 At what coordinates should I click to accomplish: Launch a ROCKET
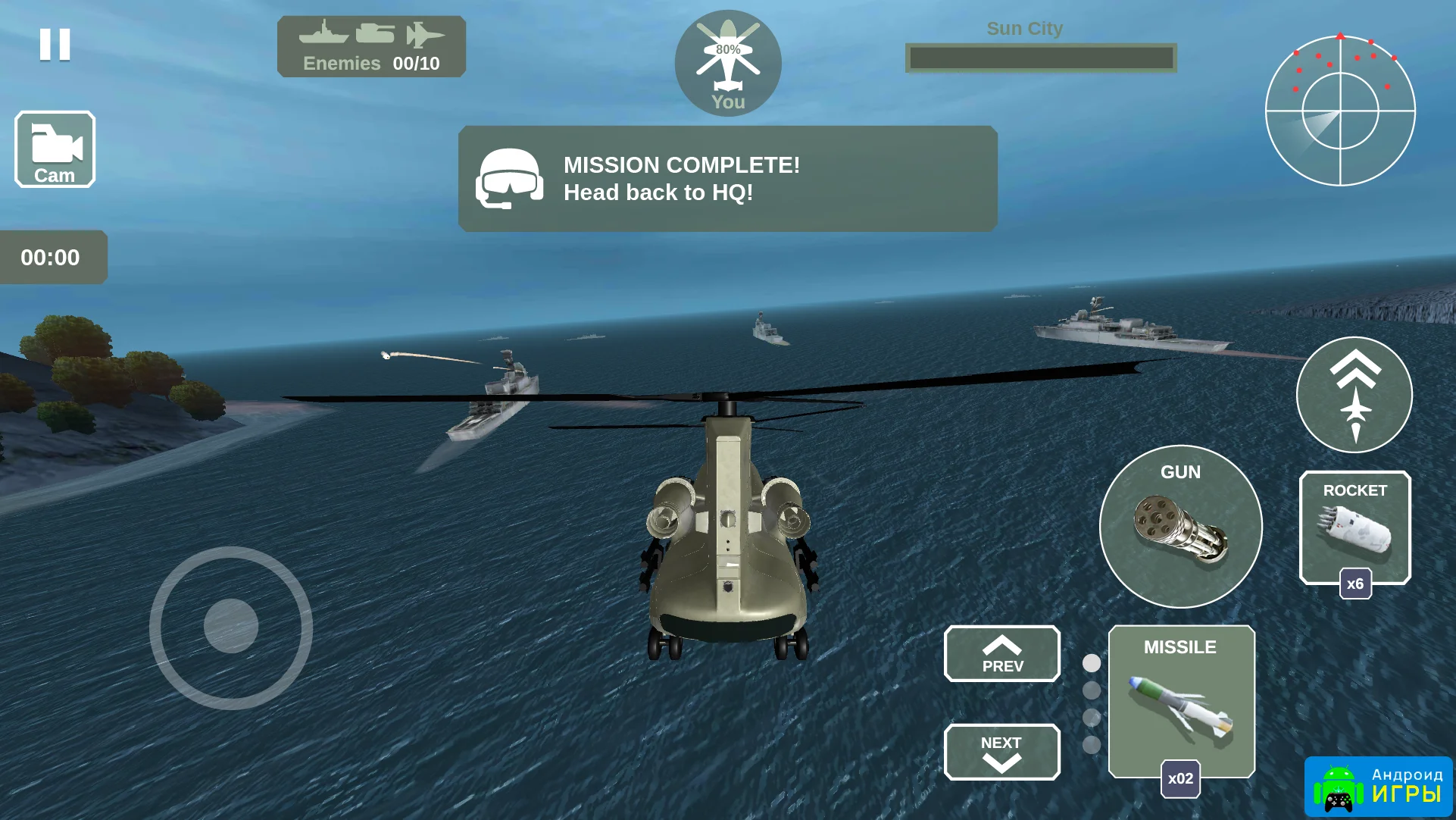tap(1354, 527)
